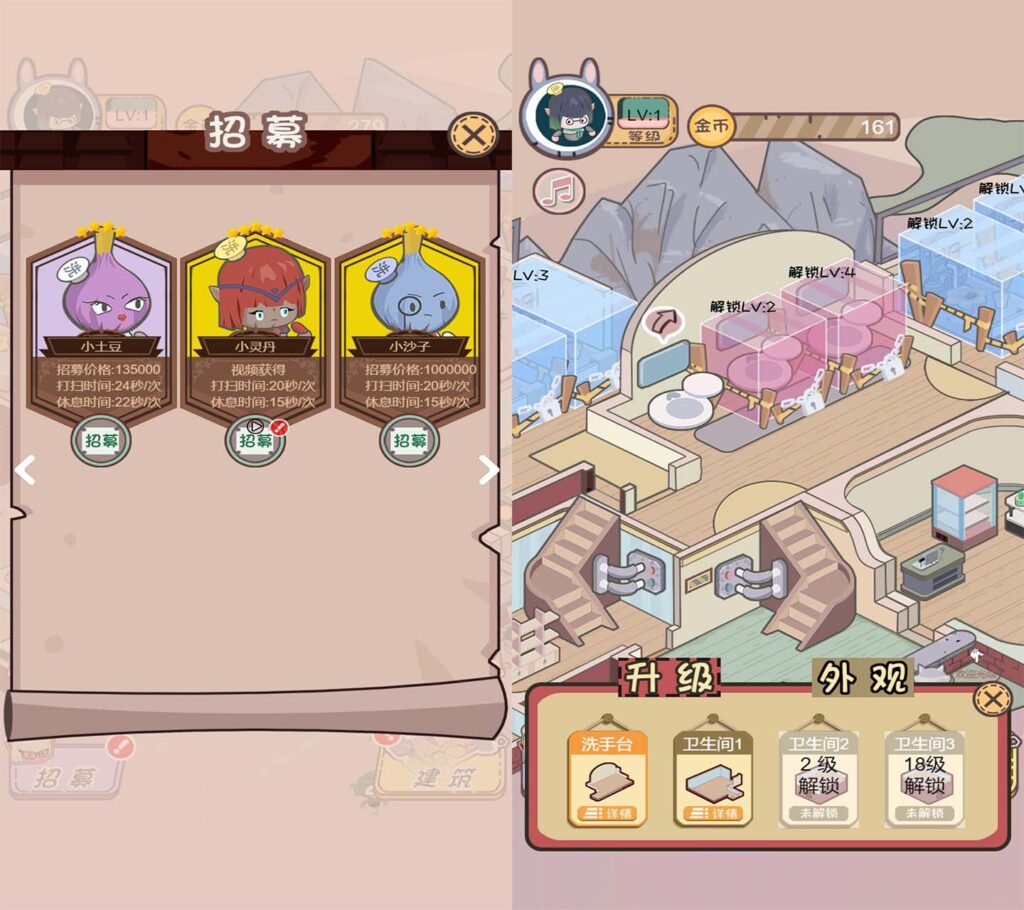Recruit 小灵丹 by watching a video
Viewport: 1024px width, 910px height.
pyautogui.click(x=255, y=440)
